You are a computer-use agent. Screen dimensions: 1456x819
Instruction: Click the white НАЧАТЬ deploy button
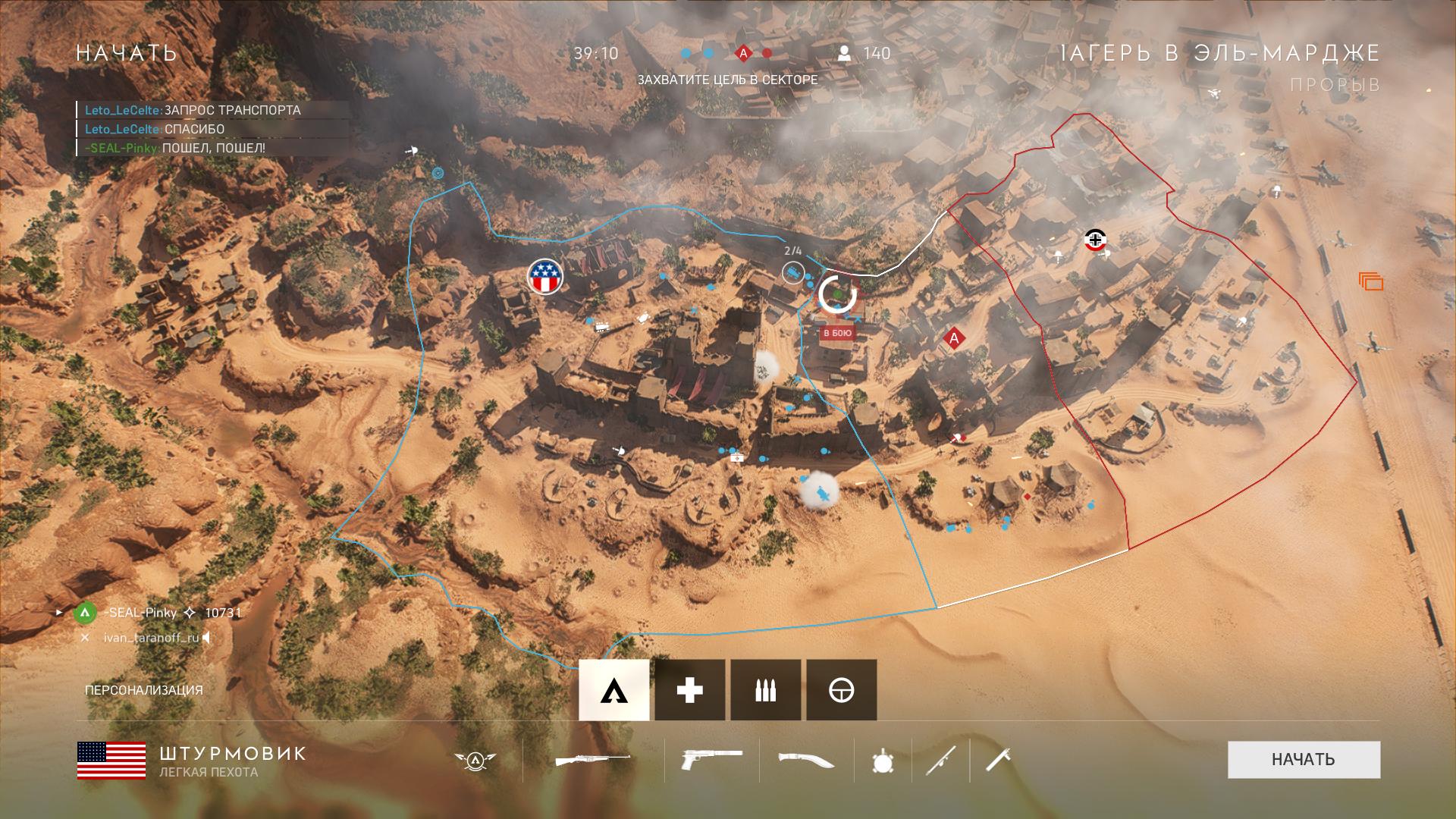pyautogui.click(x=1304, y=759)
